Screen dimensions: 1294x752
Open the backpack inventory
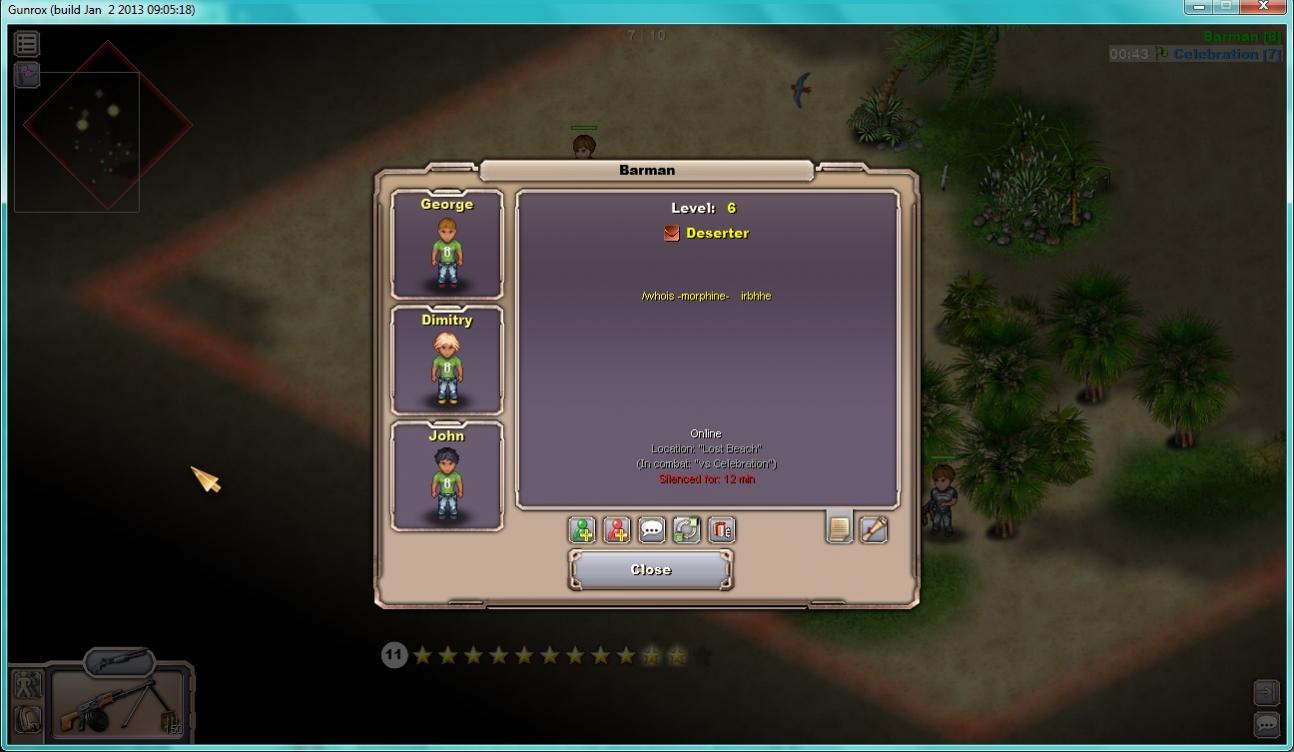click(27, 719)
